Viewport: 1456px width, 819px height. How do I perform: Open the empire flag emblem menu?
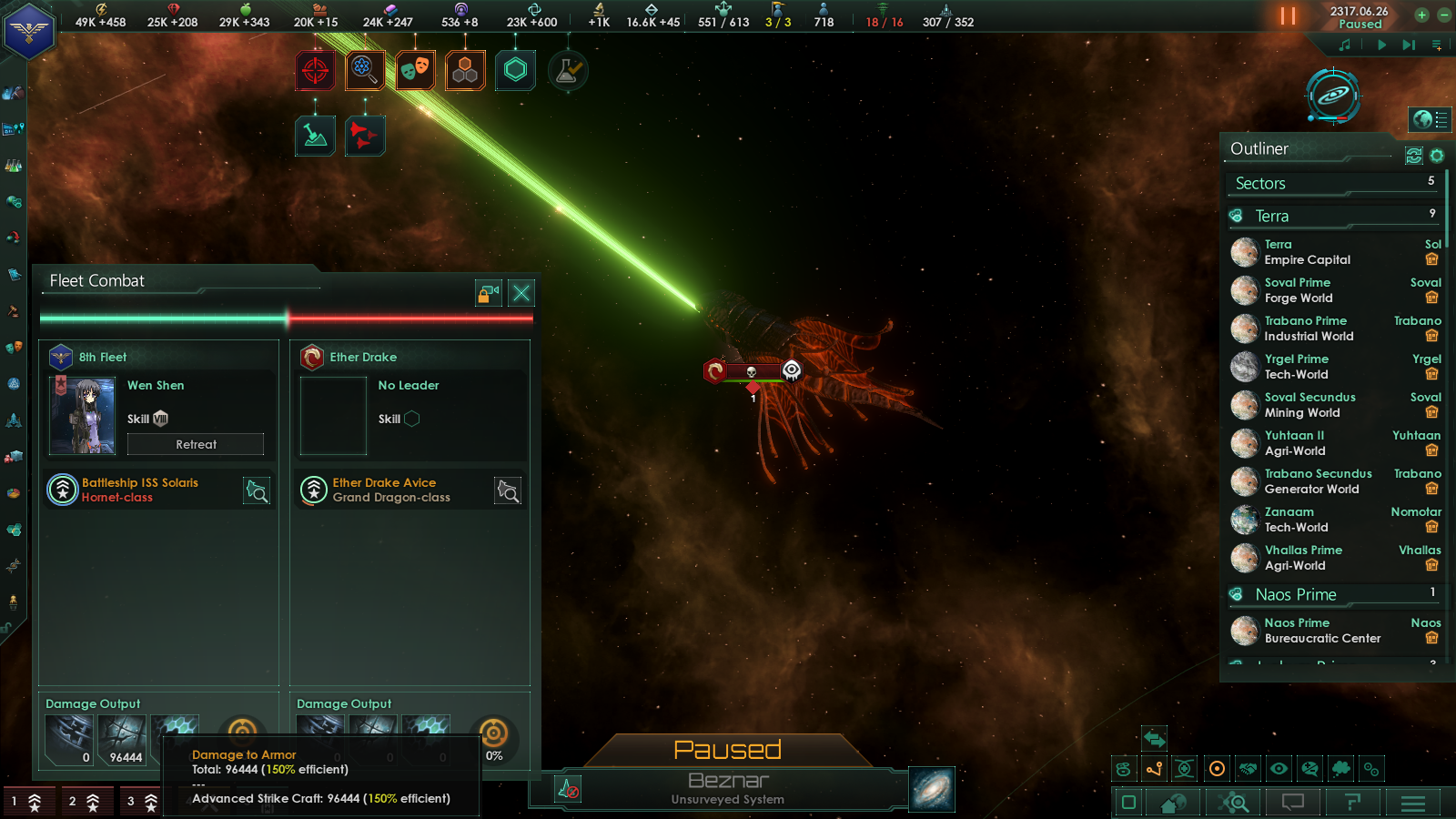click(29, 32)
